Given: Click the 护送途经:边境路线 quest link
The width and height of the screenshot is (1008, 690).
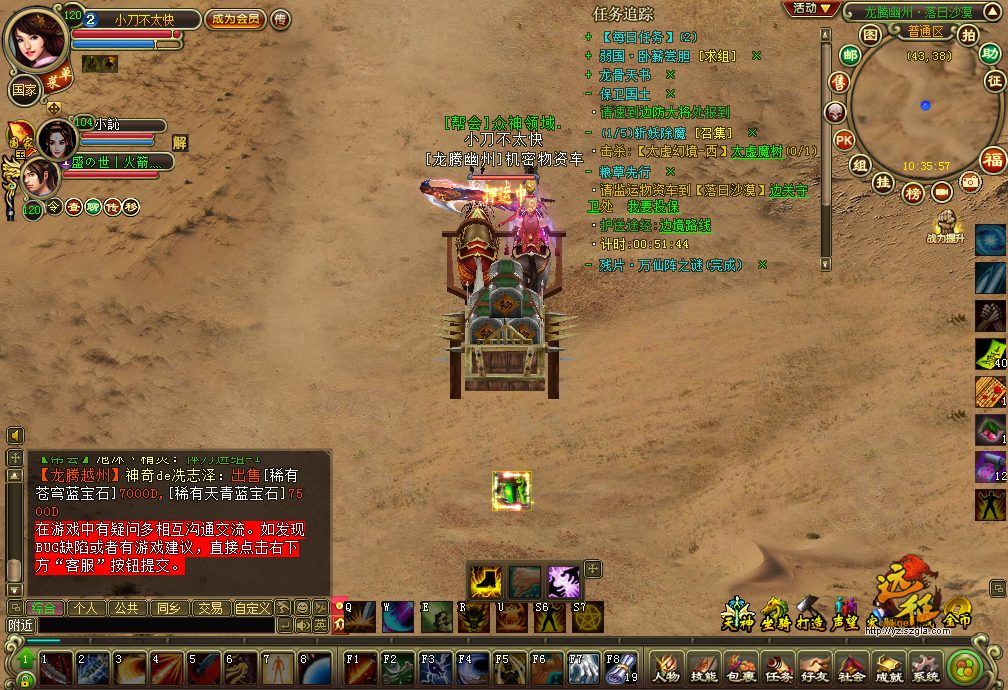Looking at the screenshot, I should point(655,226).
